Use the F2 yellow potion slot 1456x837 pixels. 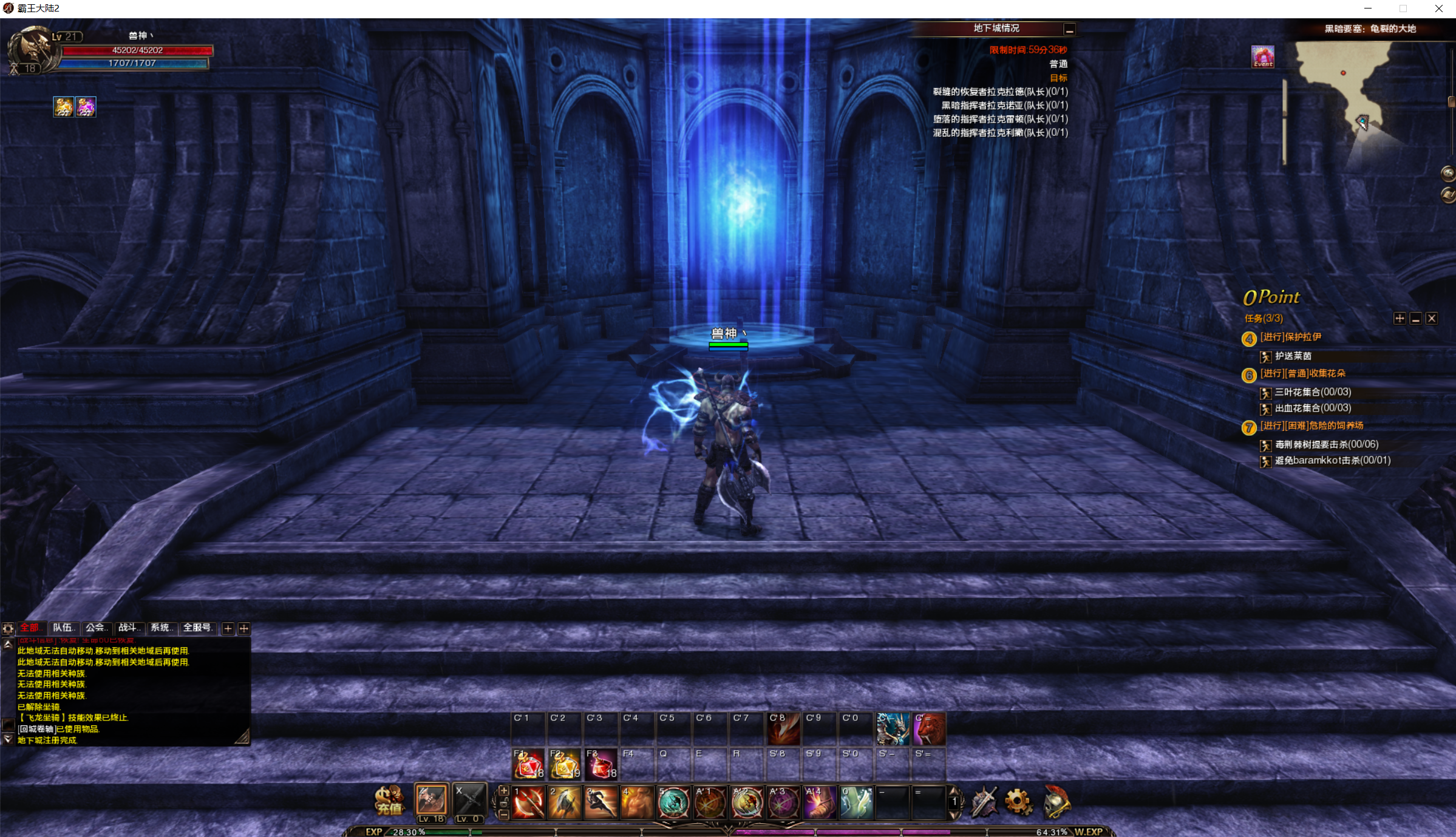pyautogui.click(x=564, y=765)
